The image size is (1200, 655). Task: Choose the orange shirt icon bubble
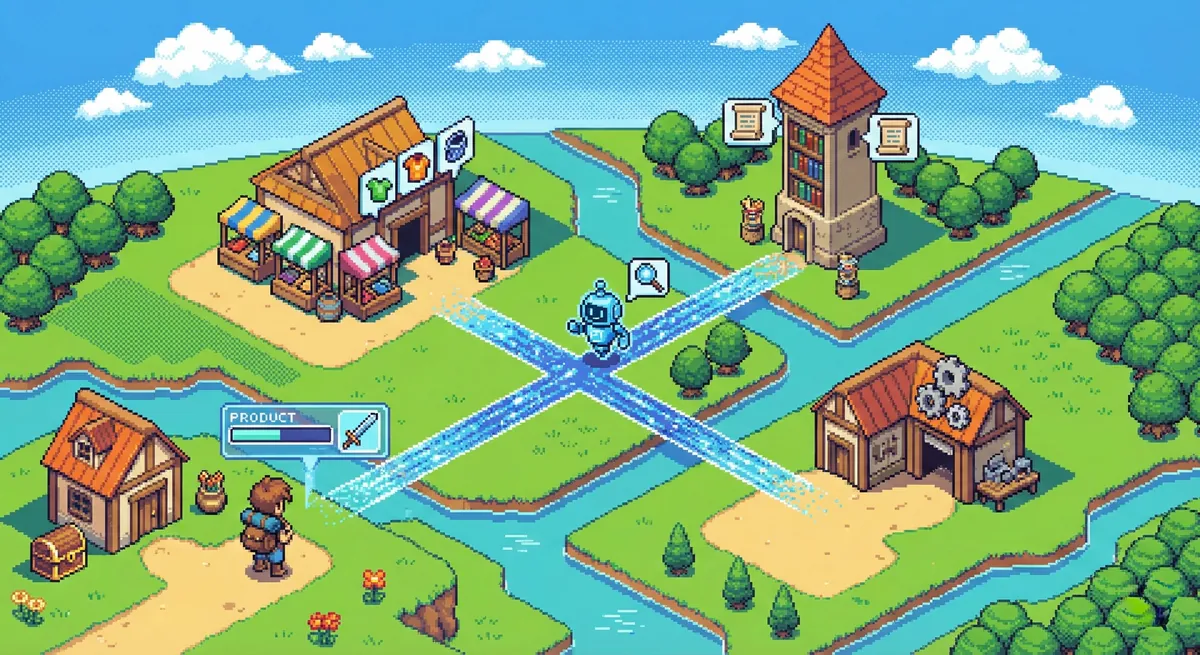(x=414, y=167)
